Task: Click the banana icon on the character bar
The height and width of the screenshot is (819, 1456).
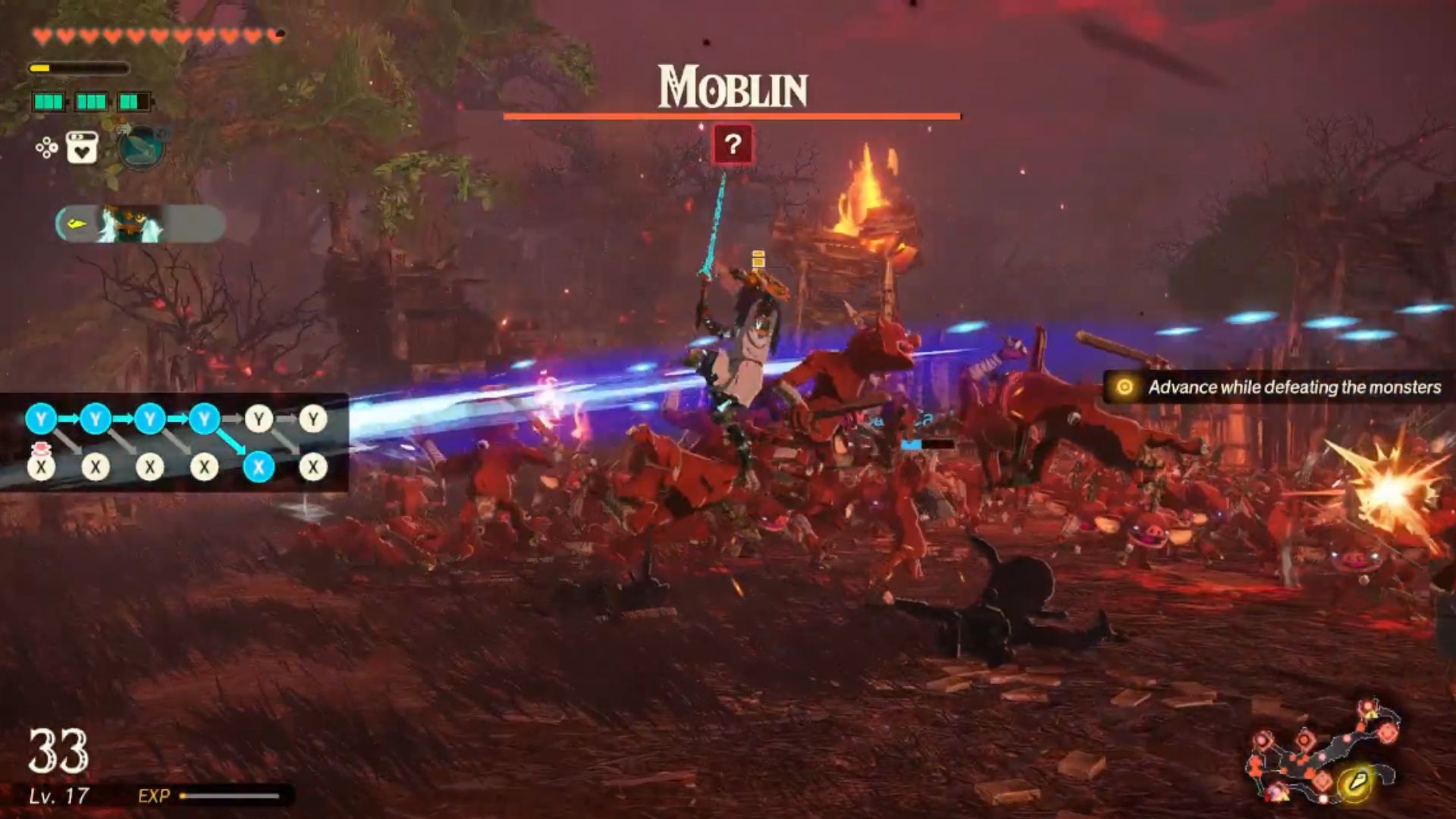Action: coord(76,222)
